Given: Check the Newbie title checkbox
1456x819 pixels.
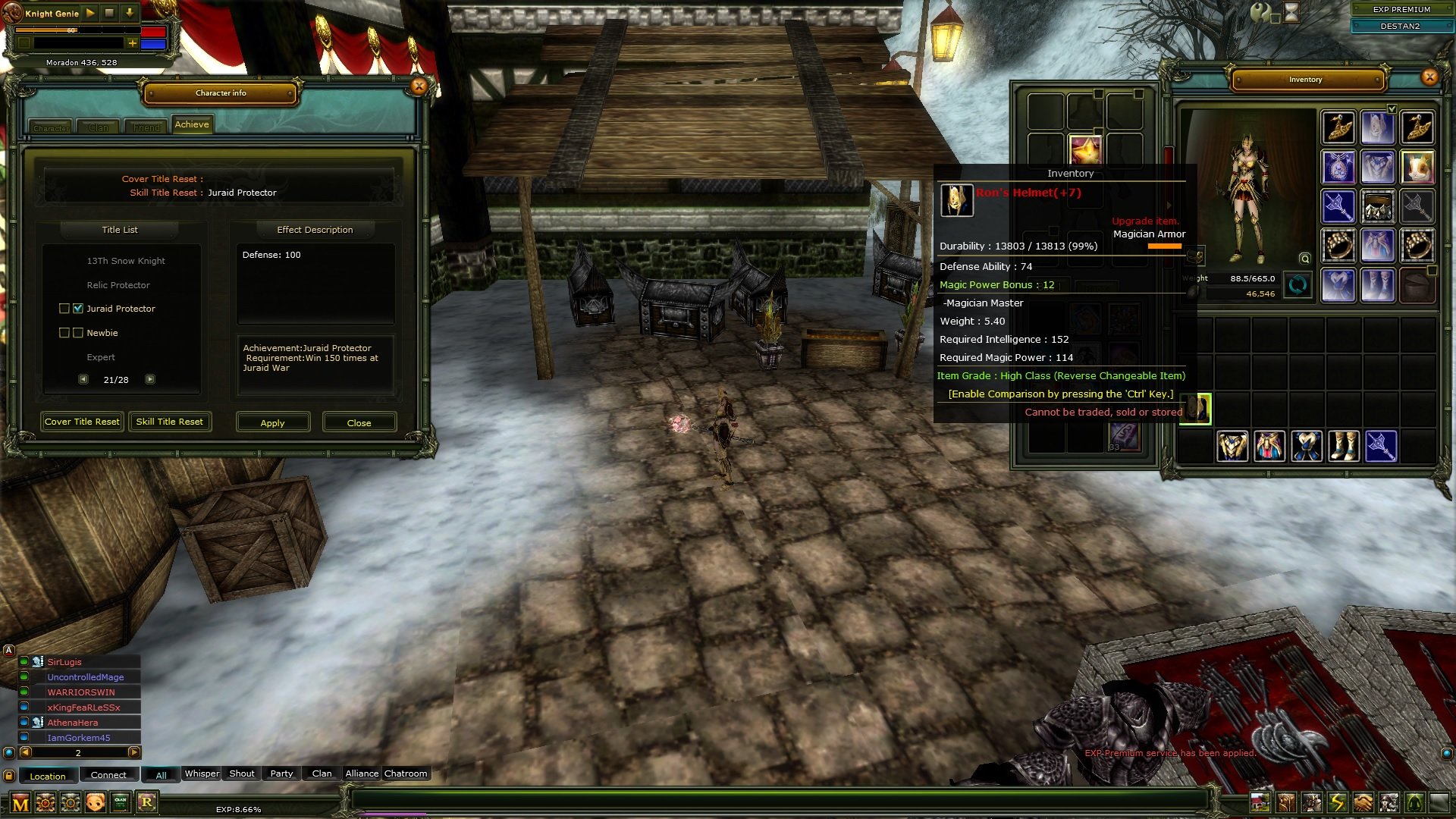Looking at the screenshot, I should pyautogui.click(x=78, y=332).
